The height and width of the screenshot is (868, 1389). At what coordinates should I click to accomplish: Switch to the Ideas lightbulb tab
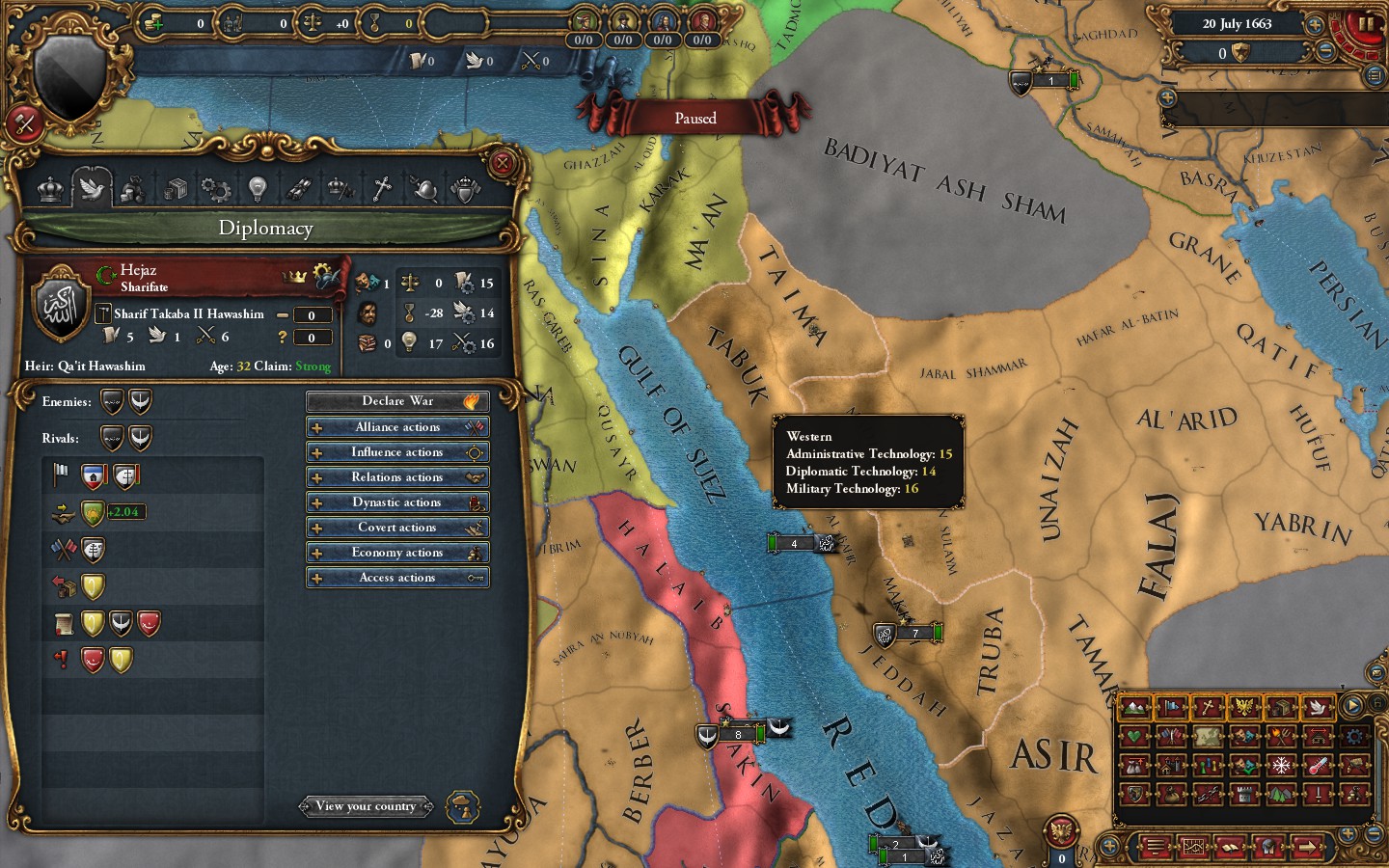(x=257, y=188)
